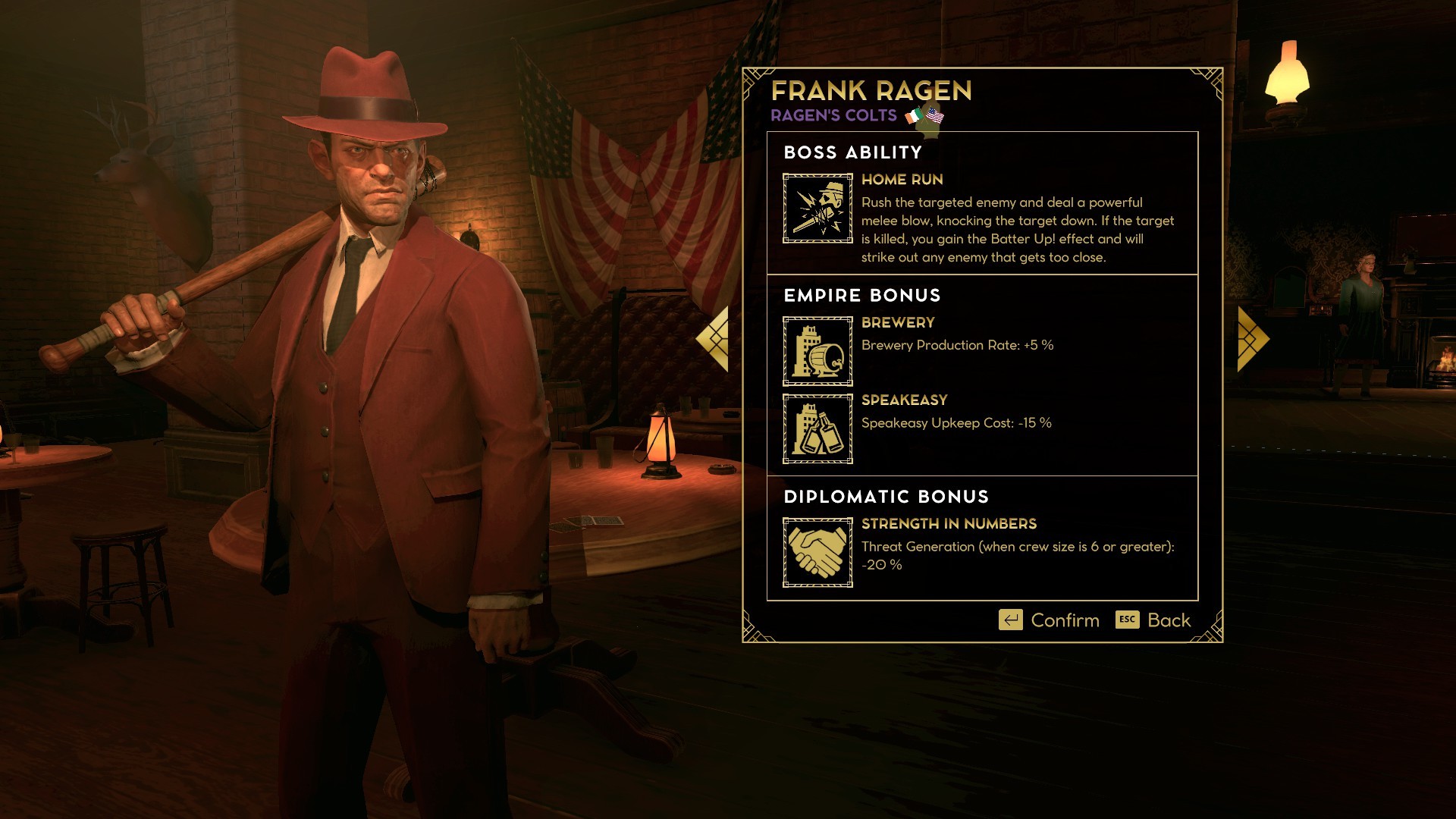Show the previous boss with left arrow
Screen dimensions: 1456x819
click(x=714, y=339)
